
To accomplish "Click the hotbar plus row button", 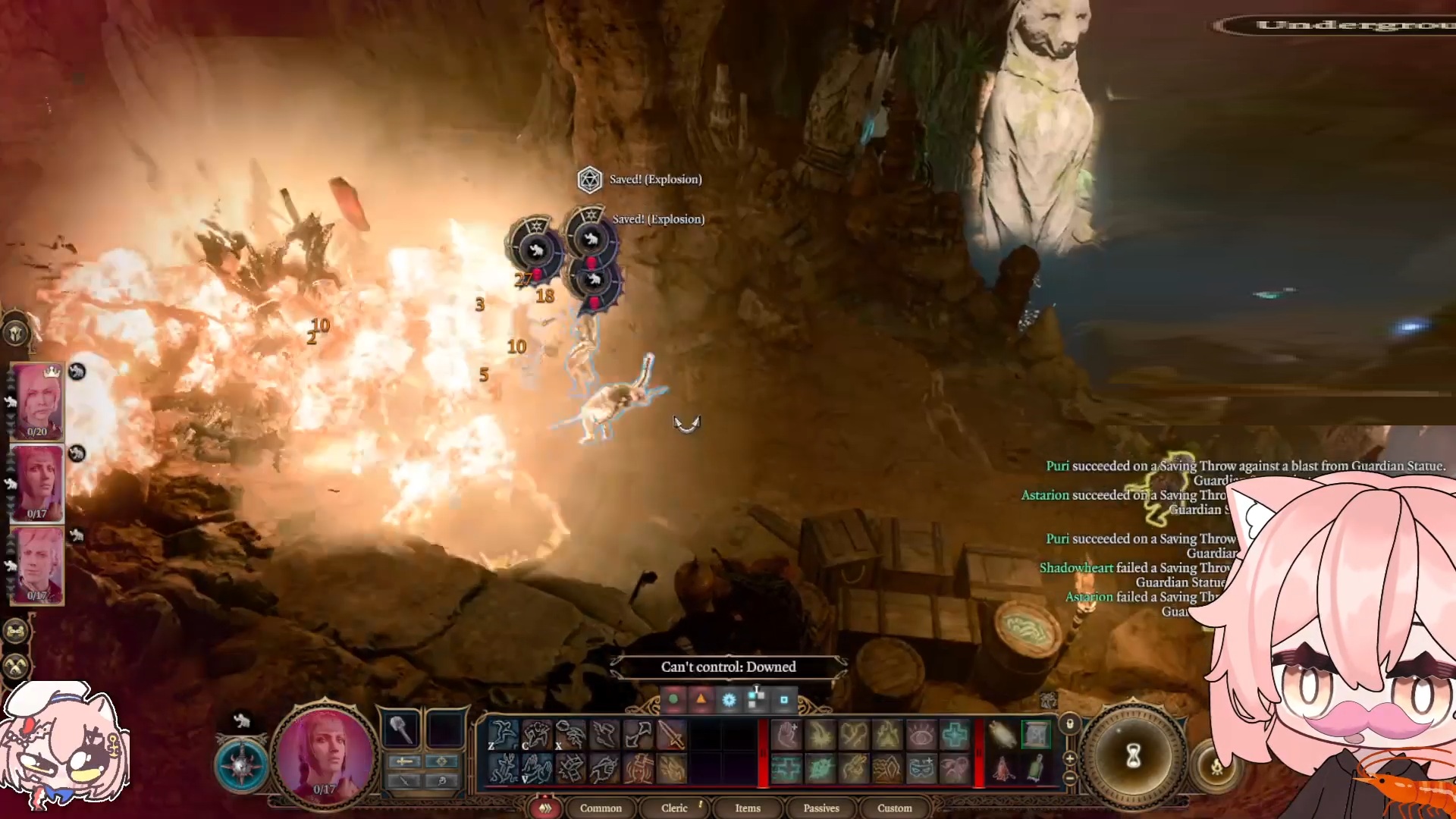I will click(x=1069, y=758).
